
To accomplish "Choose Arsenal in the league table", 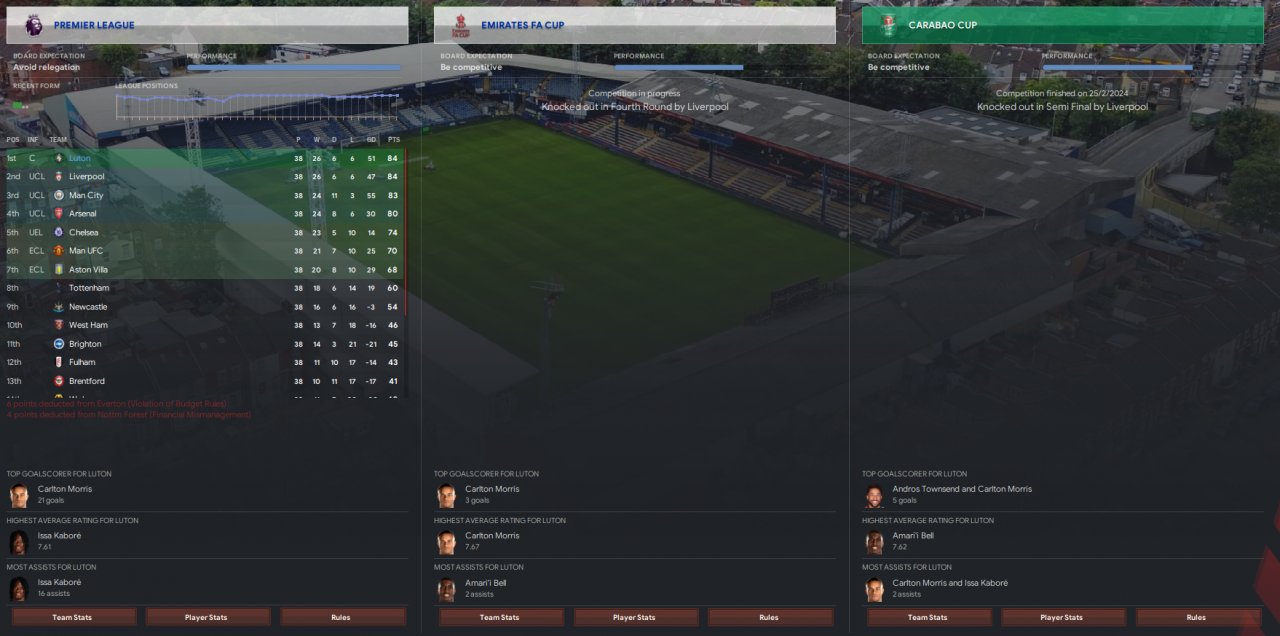I will pos(83,214).
